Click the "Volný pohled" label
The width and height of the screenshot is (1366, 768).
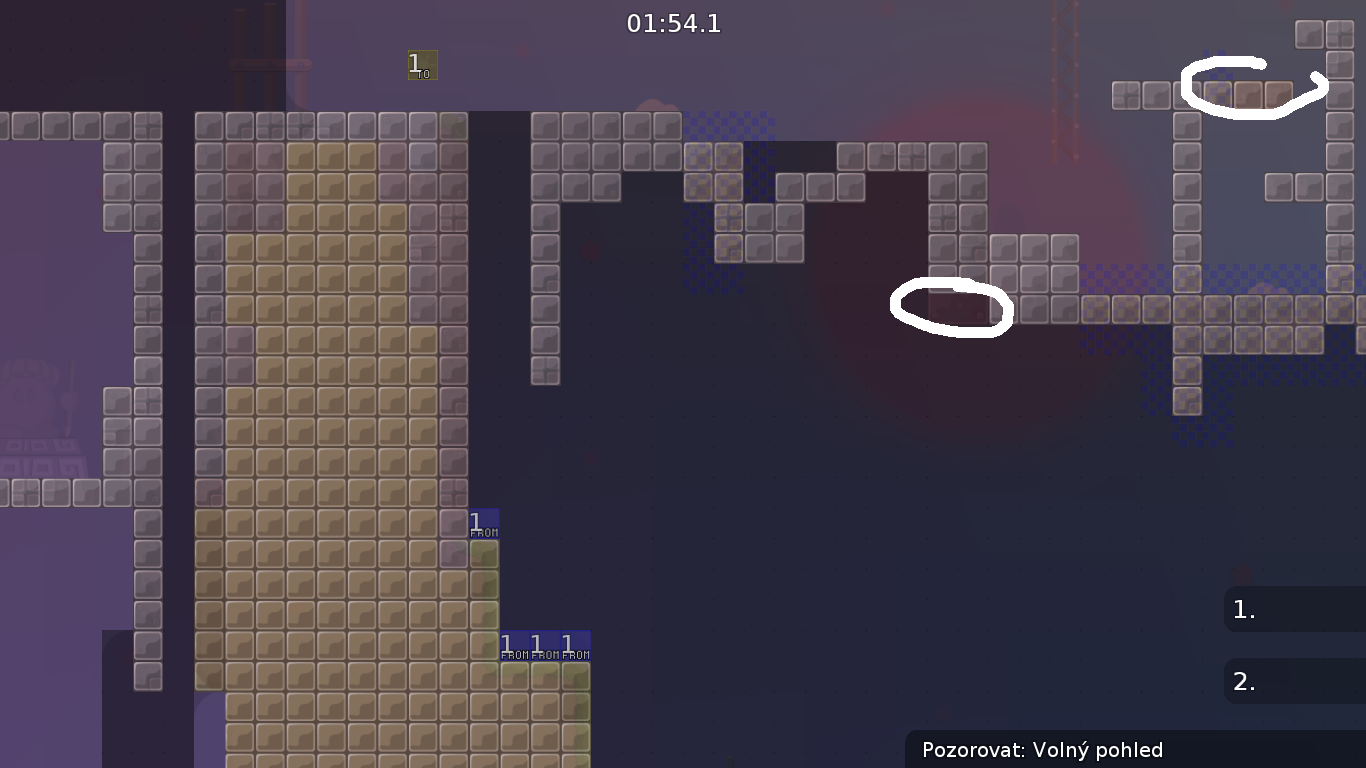1099,750
